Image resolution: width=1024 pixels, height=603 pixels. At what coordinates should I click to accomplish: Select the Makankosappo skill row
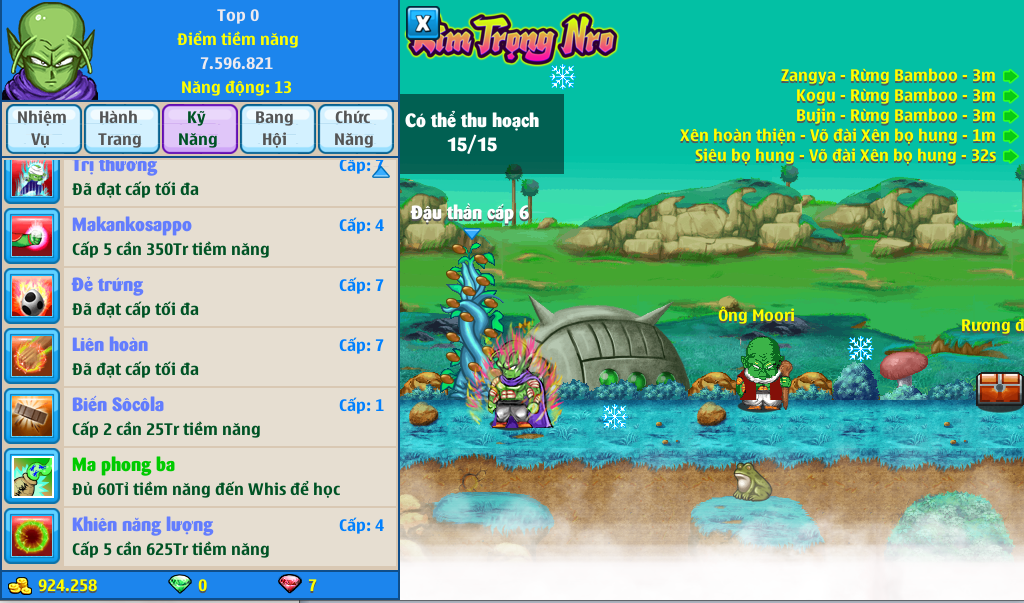[x=200, y=237]
